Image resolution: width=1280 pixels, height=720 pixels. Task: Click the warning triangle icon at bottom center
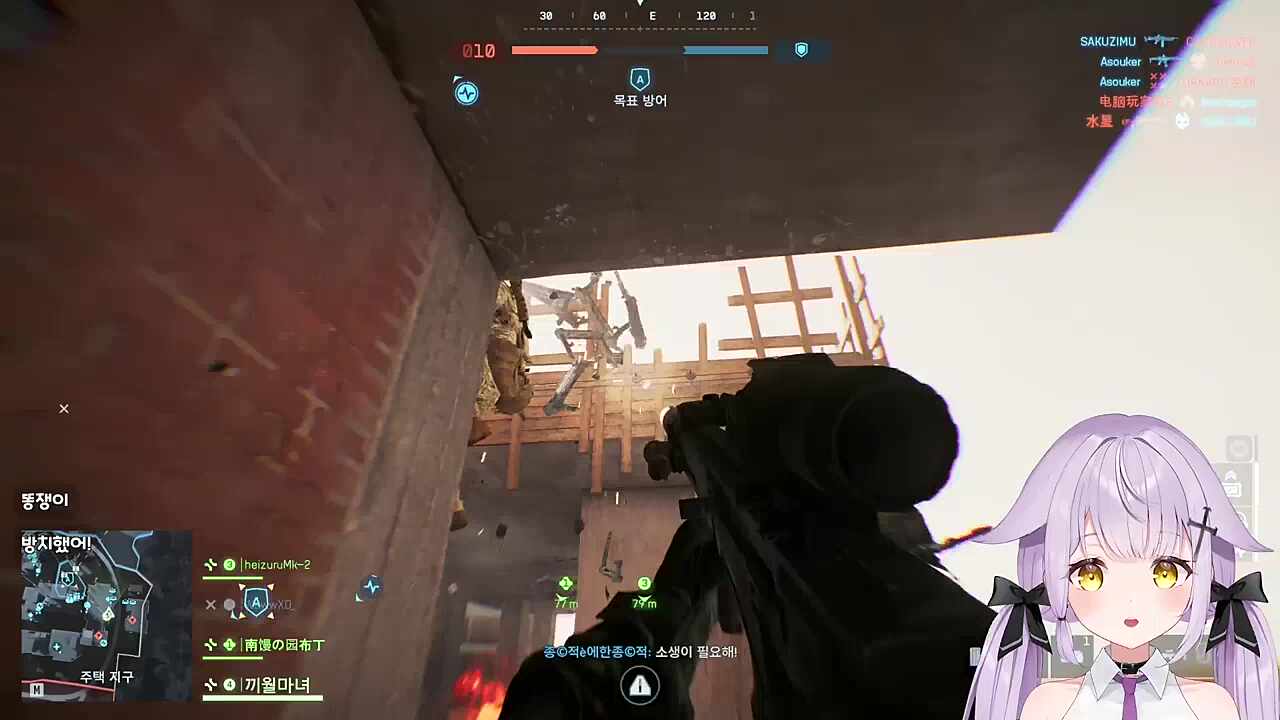point(640,685)
